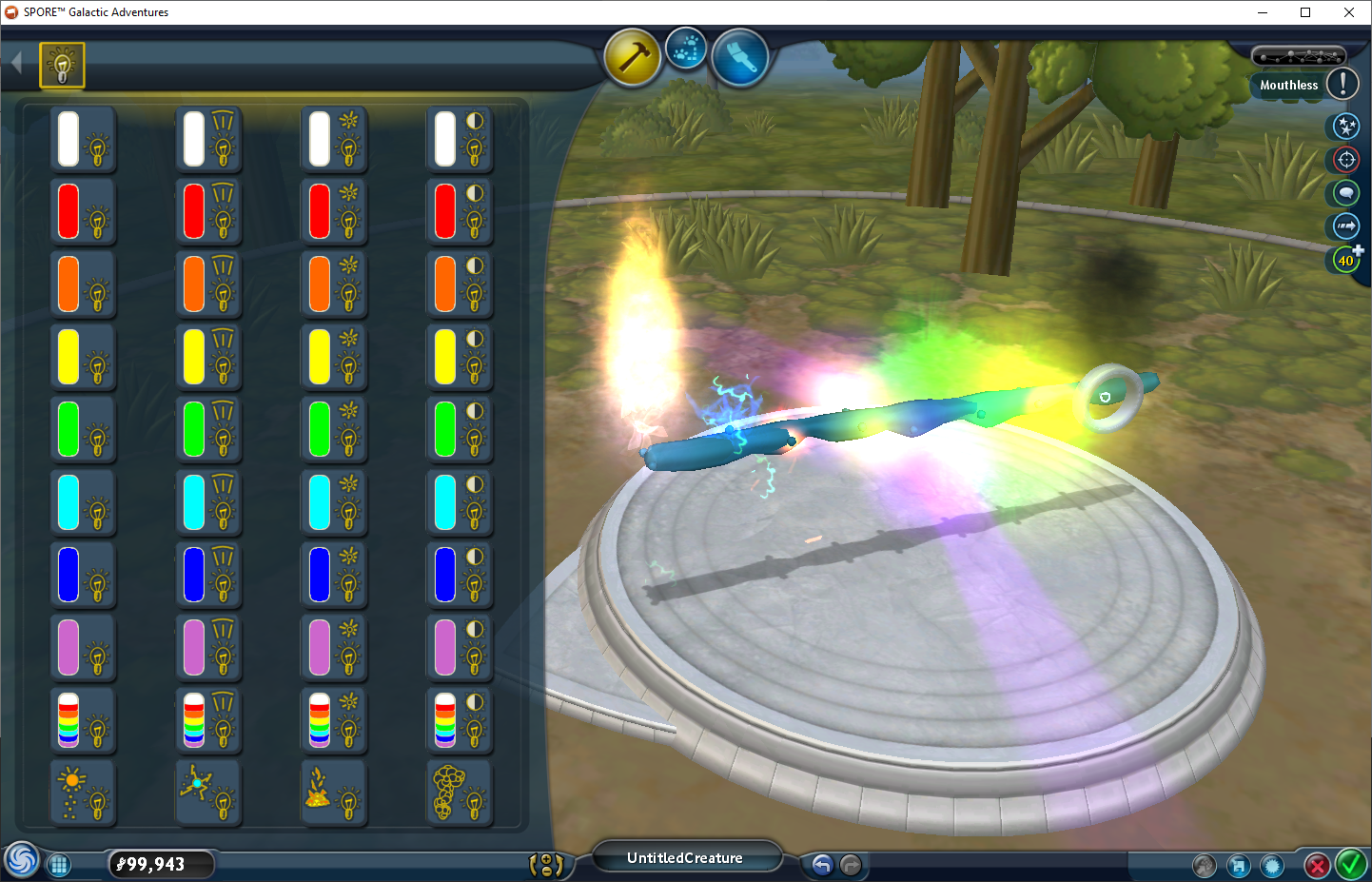
Task: Edit the UntitledCreature name field
Action: [685, 858]
